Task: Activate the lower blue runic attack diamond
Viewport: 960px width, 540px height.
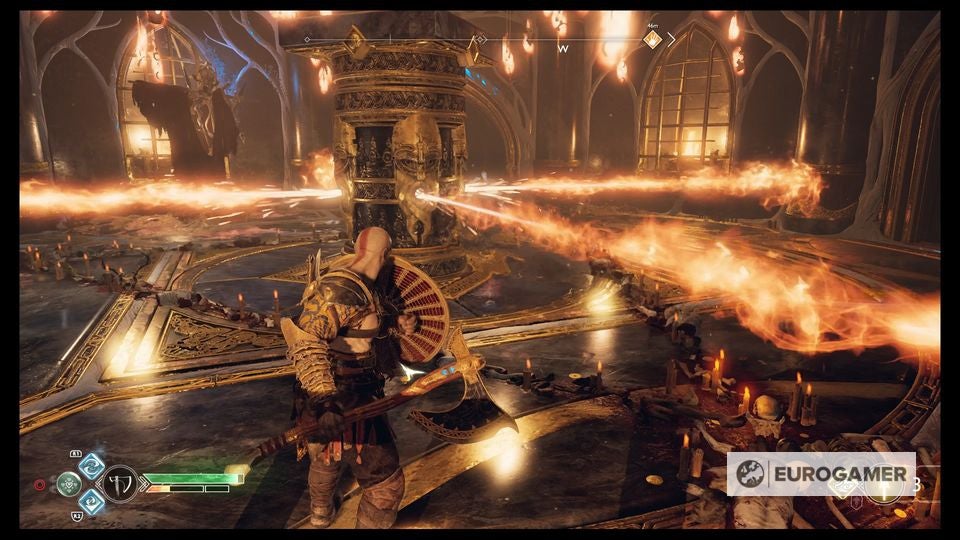Action: pos(91,501)
